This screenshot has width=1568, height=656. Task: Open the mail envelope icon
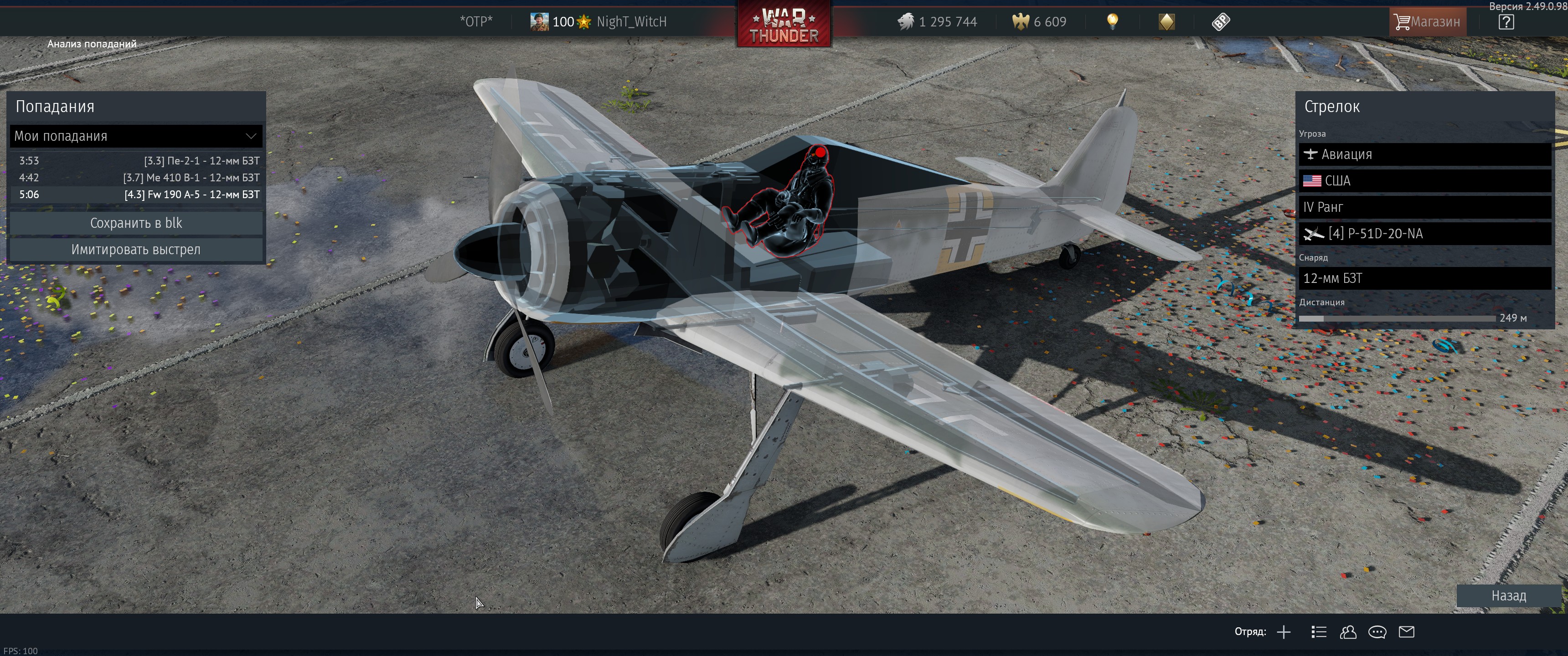pyautogui.click(x=1406, y=632)
